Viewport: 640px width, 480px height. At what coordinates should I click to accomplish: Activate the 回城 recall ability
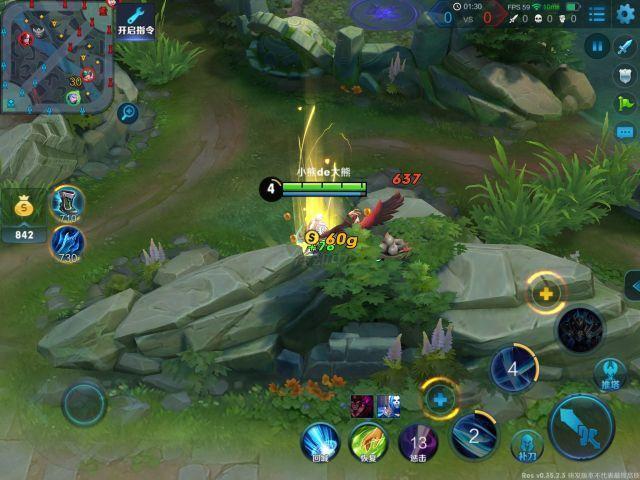tap(320, 441)
